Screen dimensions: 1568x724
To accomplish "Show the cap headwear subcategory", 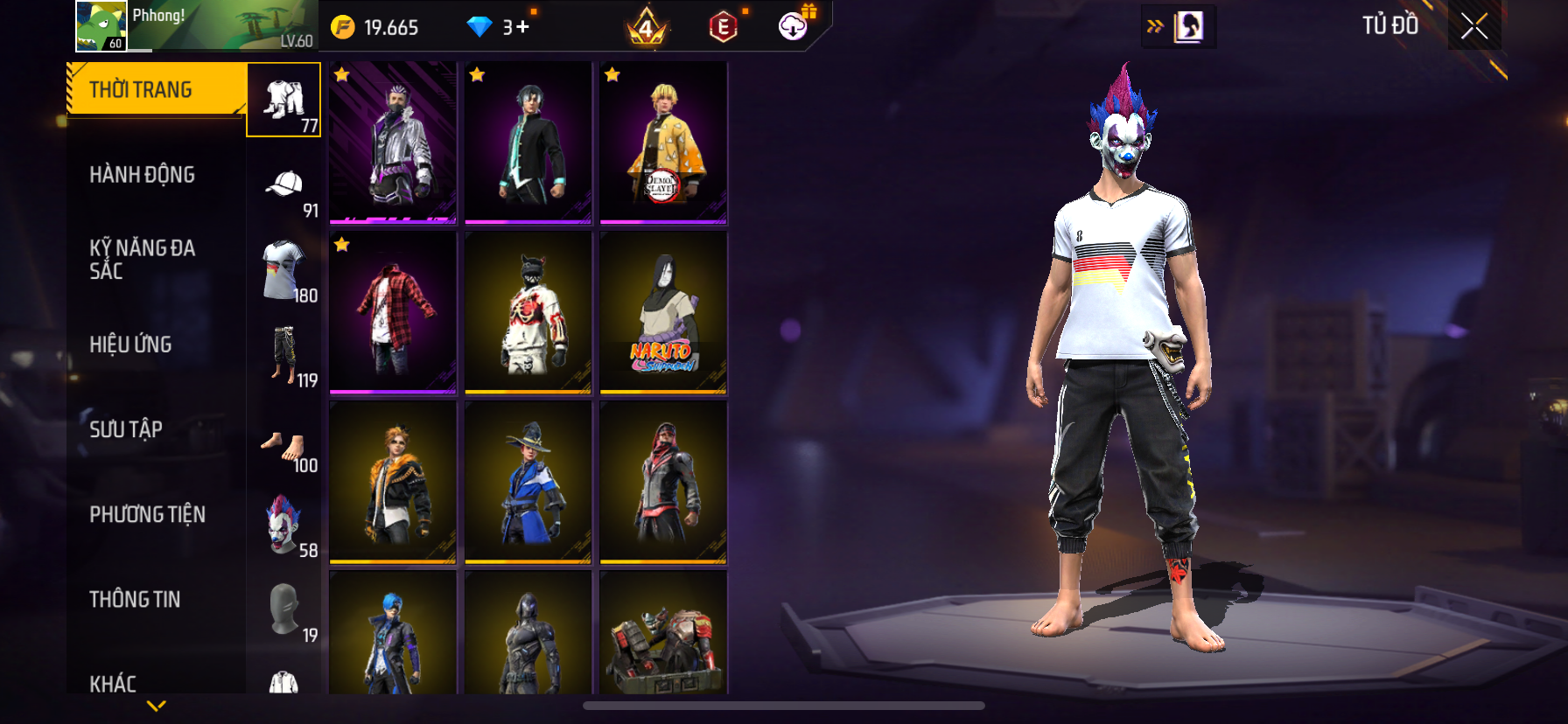I will (283, 185).
